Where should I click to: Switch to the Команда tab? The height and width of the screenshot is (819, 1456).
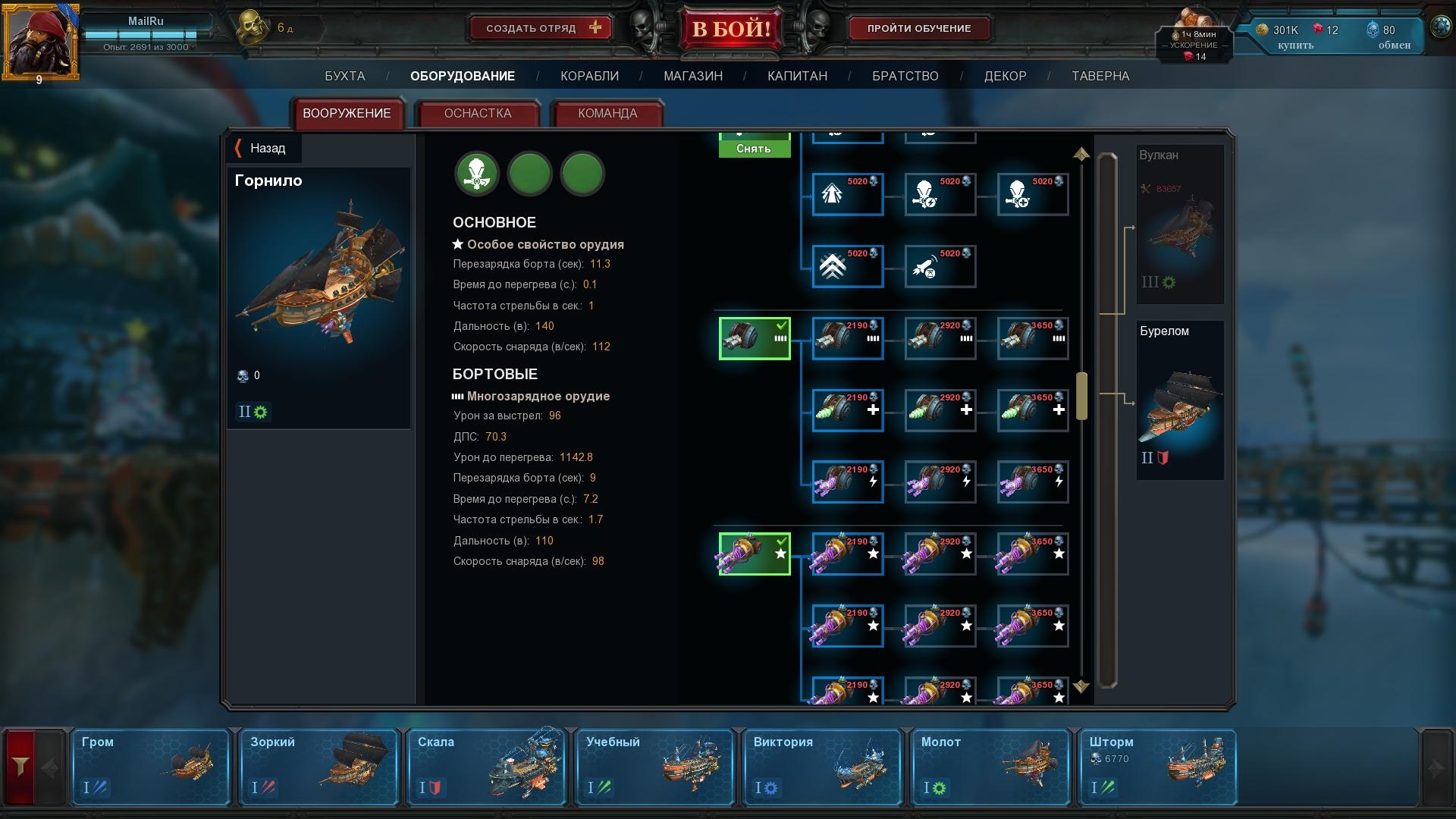point(607,114)
